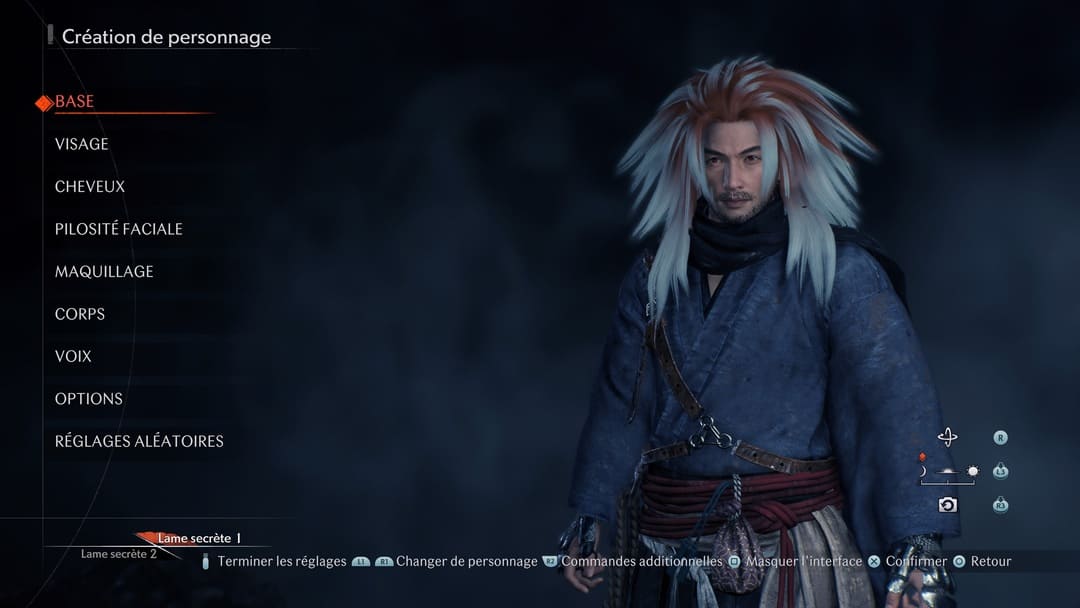Image resolution: width=1080 pixels, height=608 pixels.
Task: Activate RÉGLAGES ALÉATOIRES randomizer
Action: pyautogui.click(x=139, y=441)
